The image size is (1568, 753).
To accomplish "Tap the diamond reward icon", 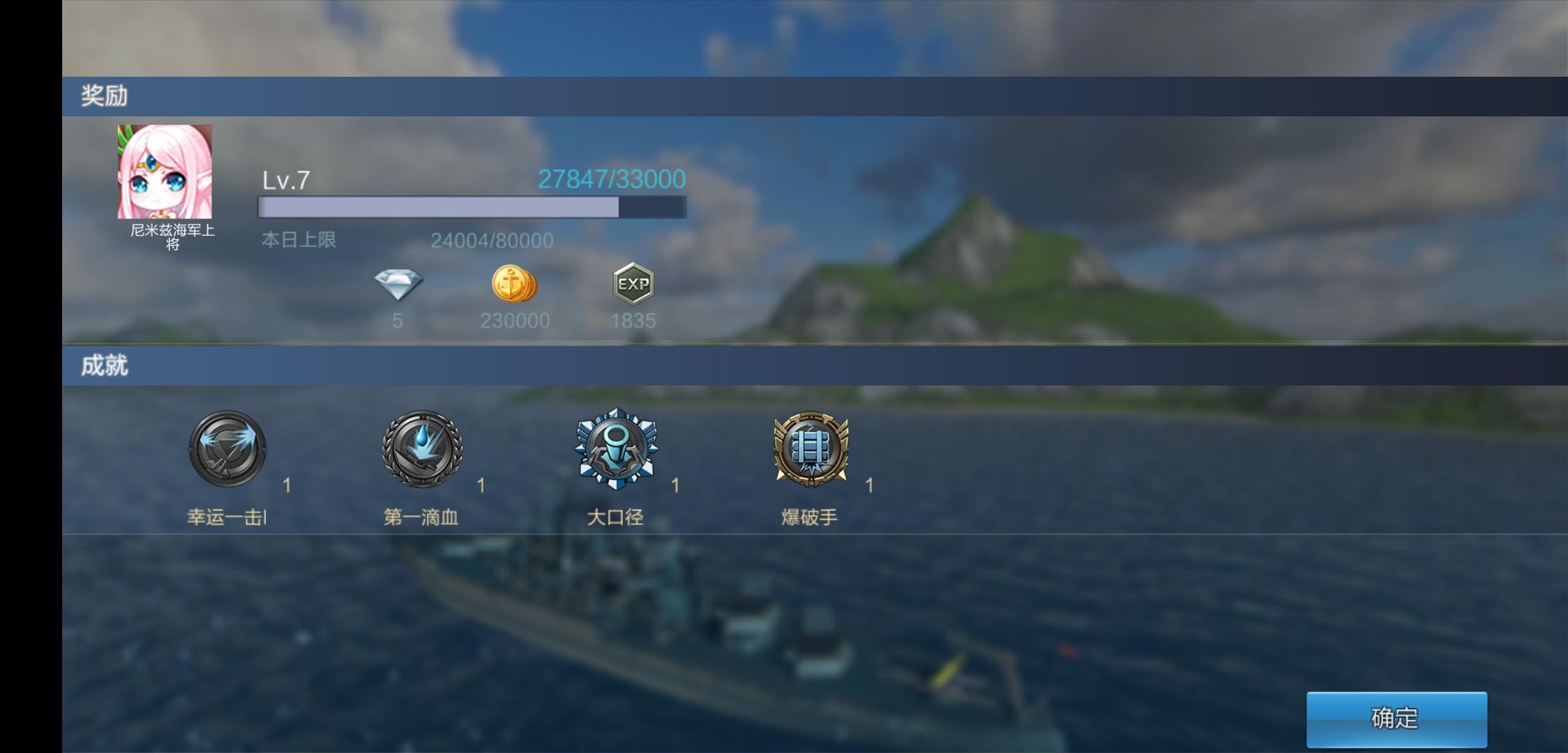I will [398, 284].
